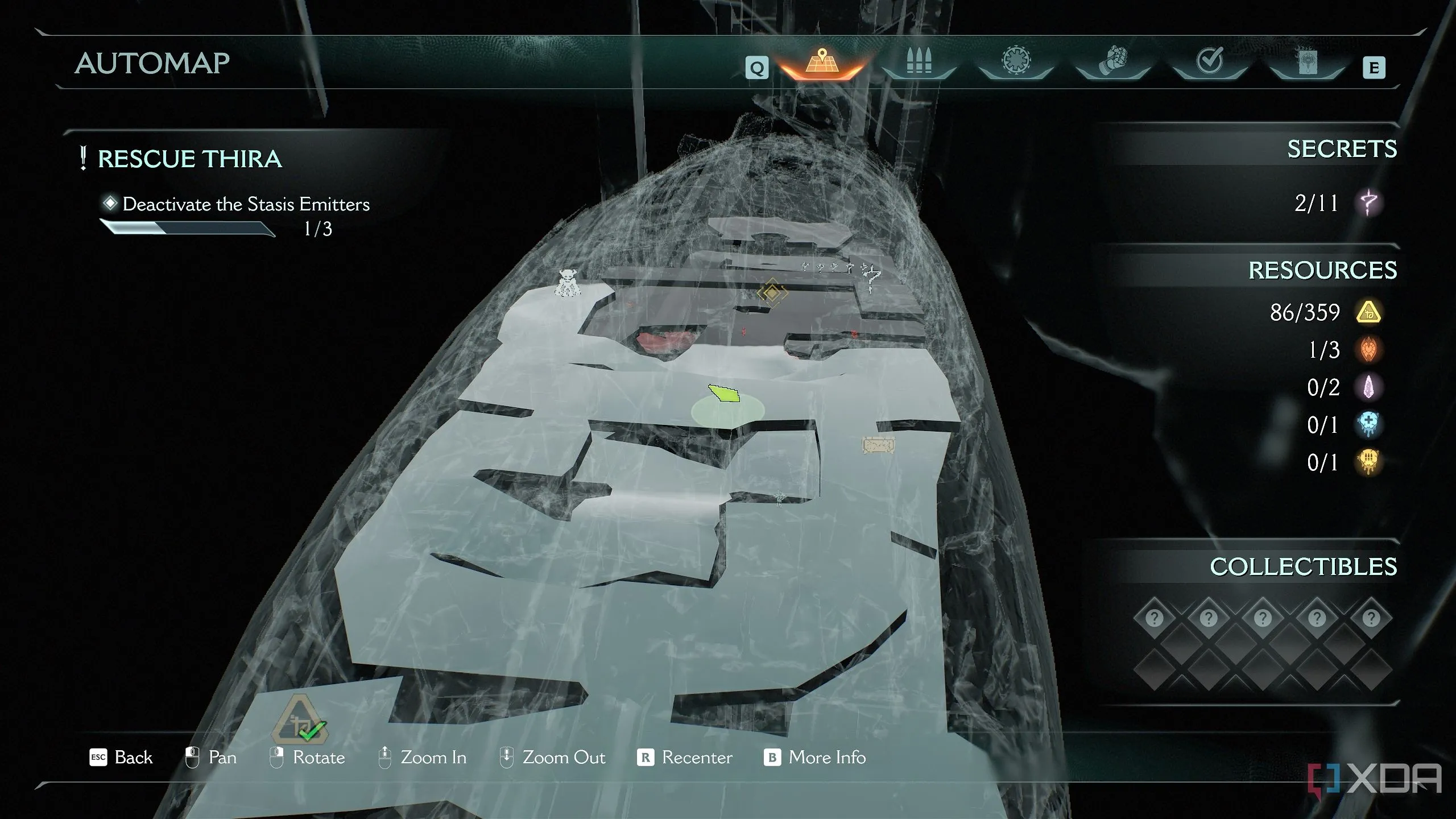Image resolution: width=1456 pixels, height=819 pixels.
Task: Select the orange Automap tab
Action: (821, 64)
